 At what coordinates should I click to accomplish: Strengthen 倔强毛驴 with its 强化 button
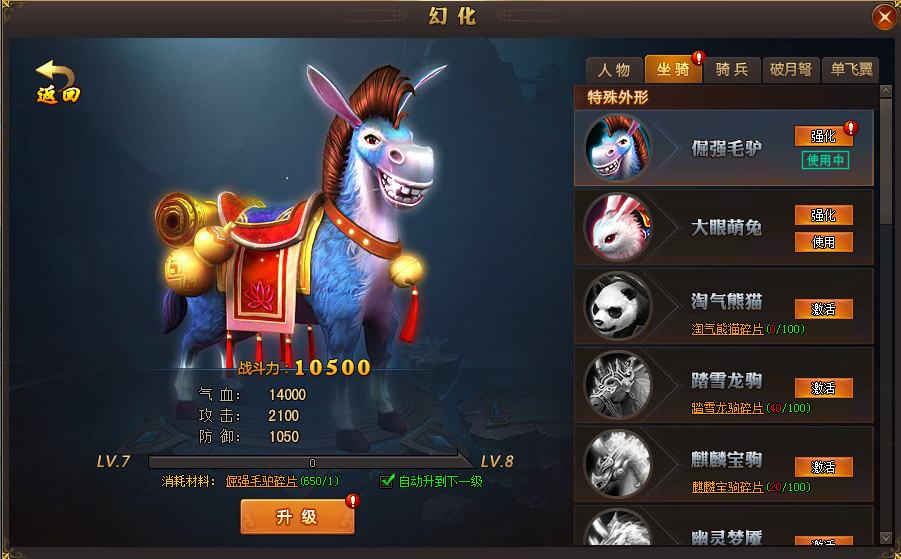pyautogui.click(x=823, y=136)
